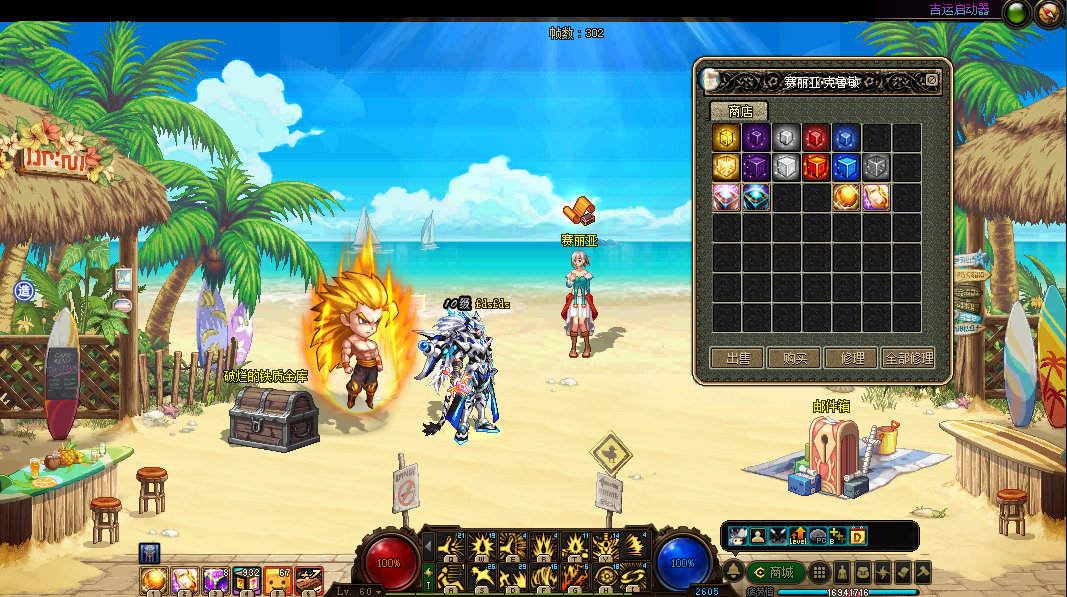Select the small red cube shop item

816,138
